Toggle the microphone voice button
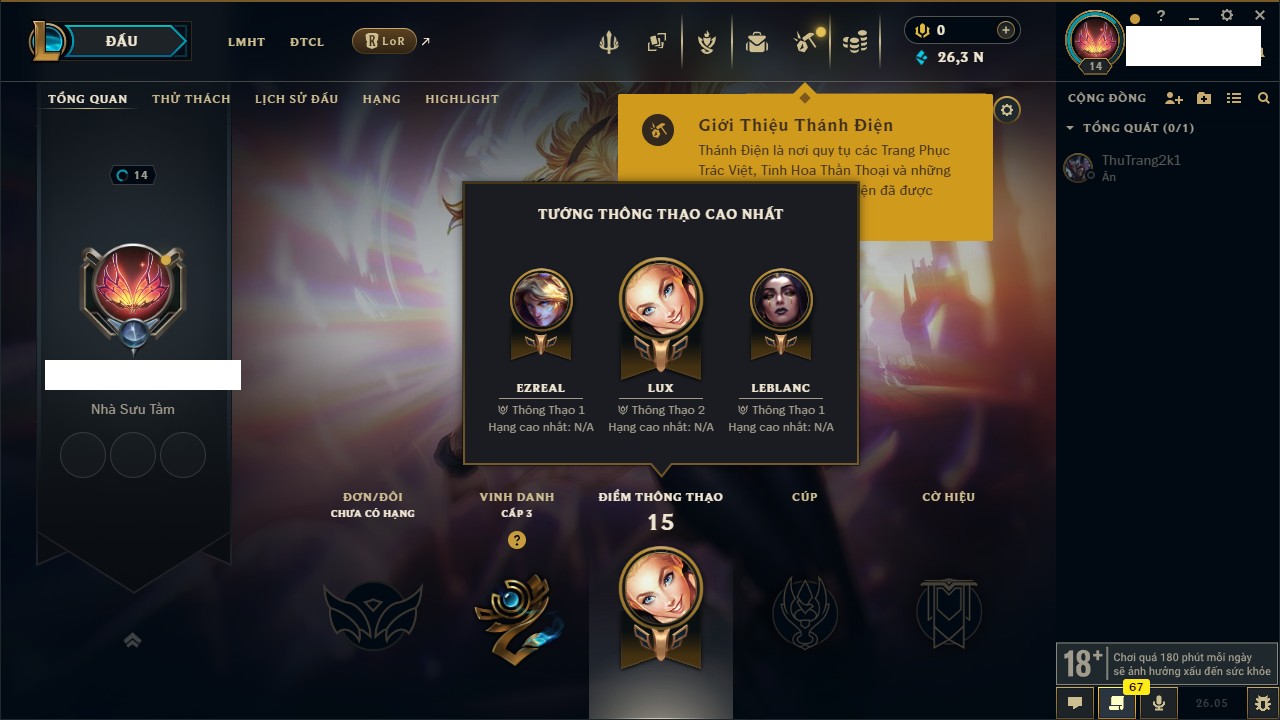This screenshot has width=1280, height=720. (1158, 703)
